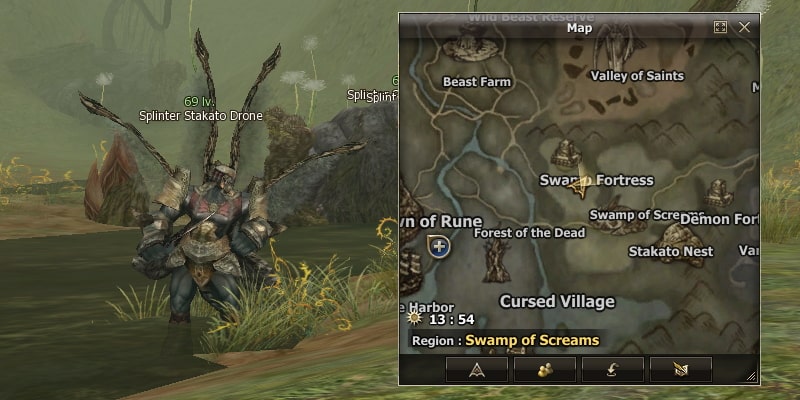
Task: Select the blue cross marker near Rune
Action: pos(438,245)
